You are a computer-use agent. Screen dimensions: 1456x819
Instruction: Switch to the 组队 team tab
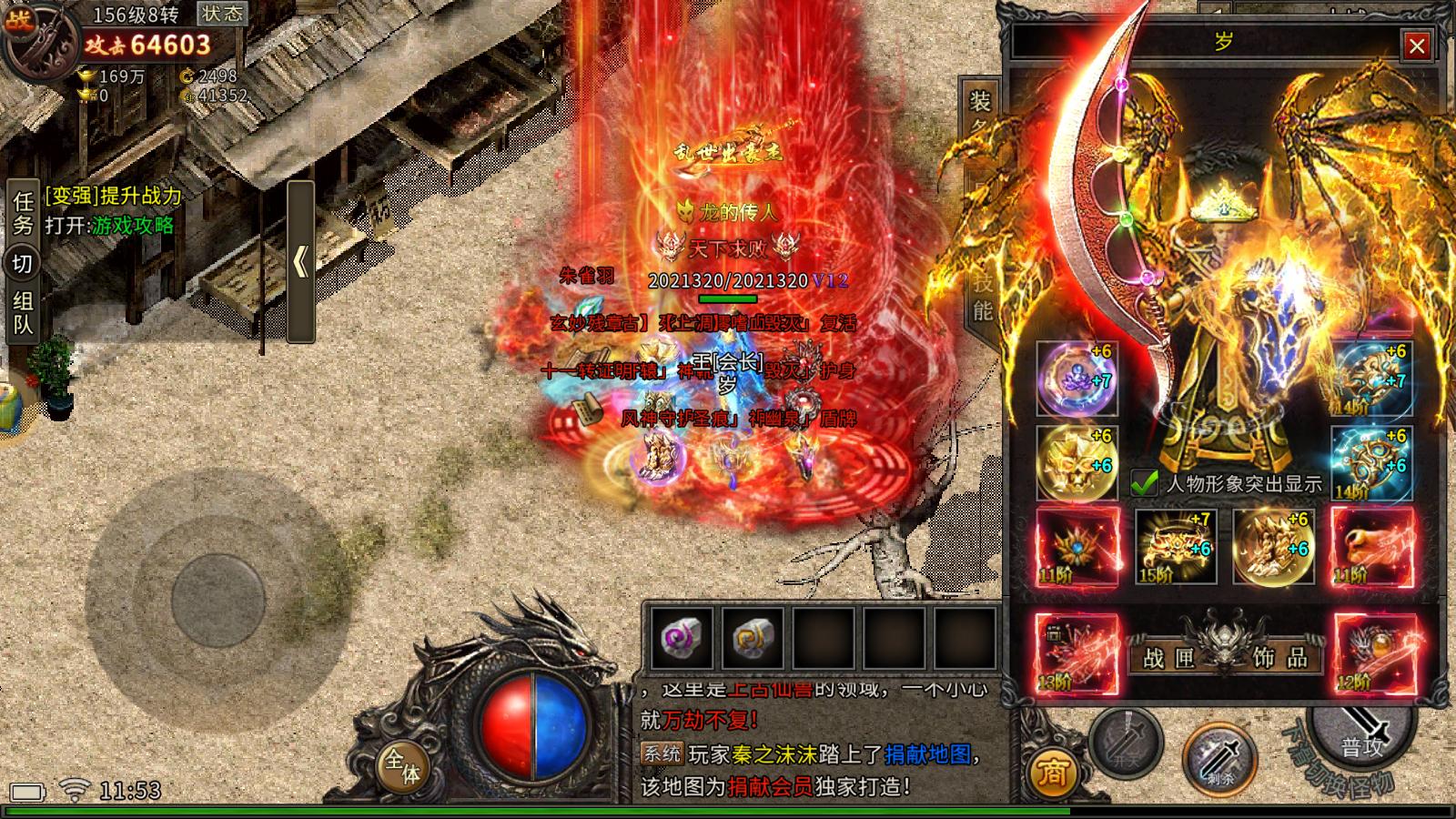23,312
